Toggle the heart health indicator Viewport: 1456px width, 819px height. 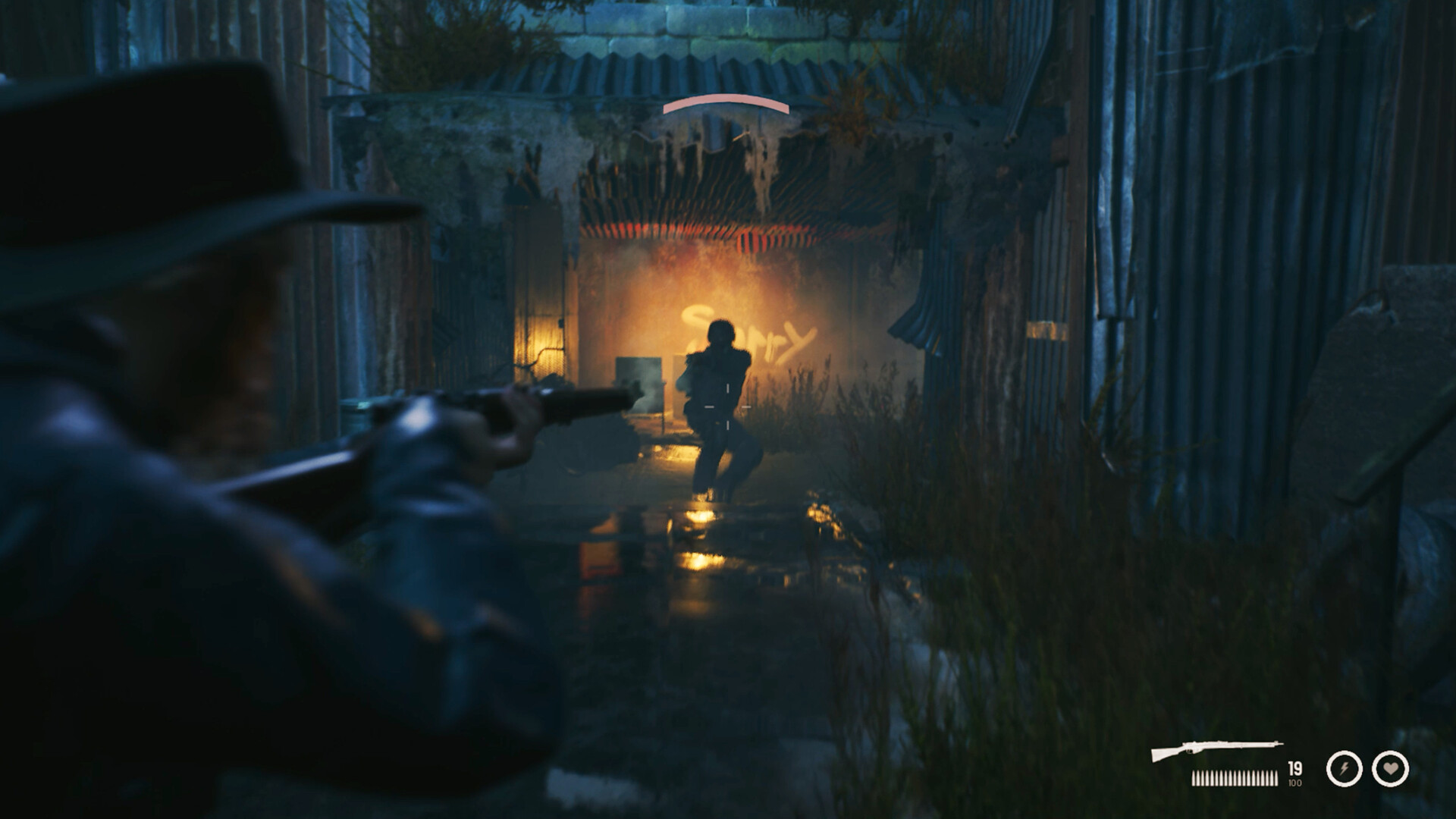pyautogui.click(x=1391, y=768)
